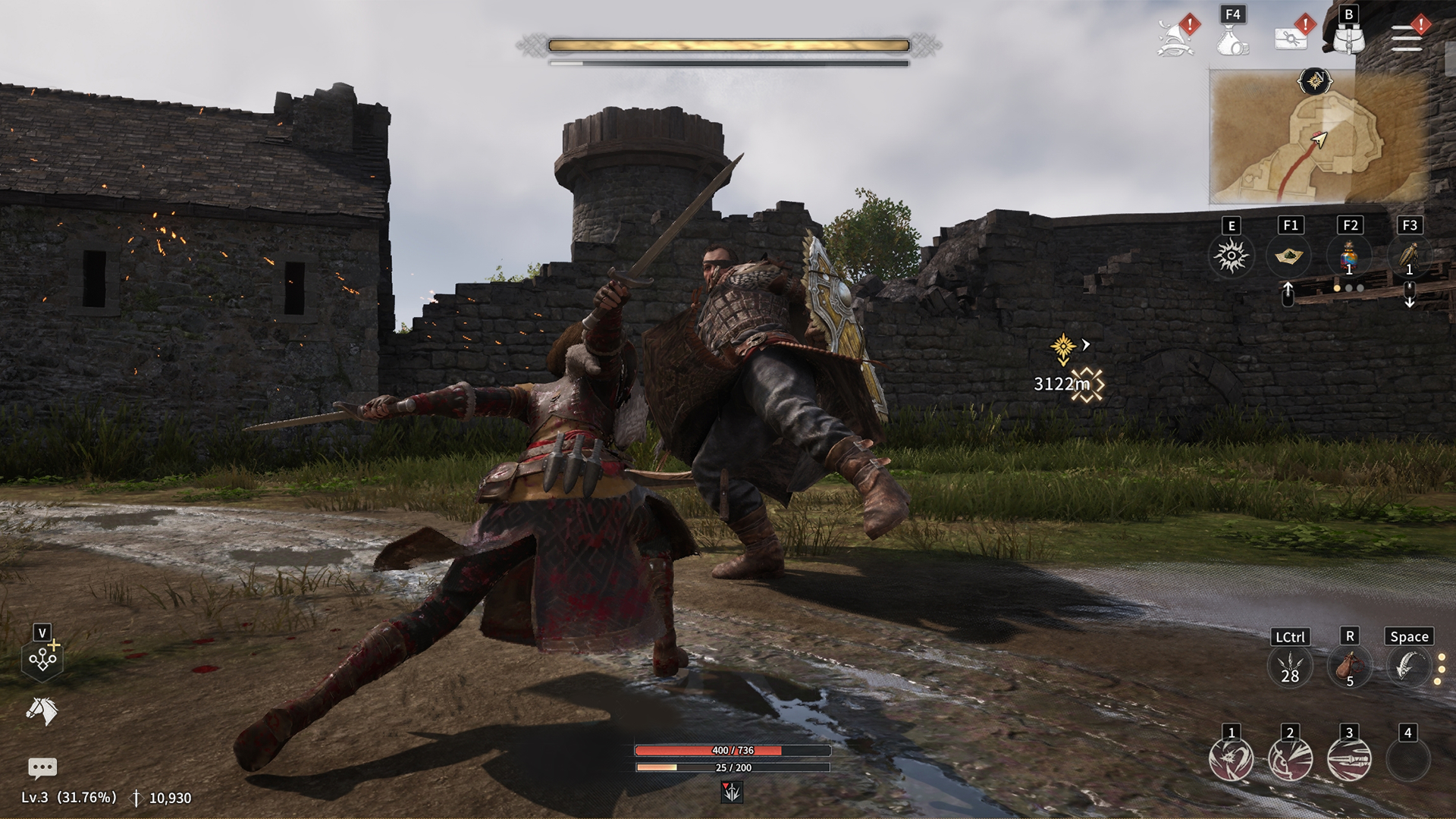Open the money pouch bound to F4
1456x819 pixels.
click(1230, 42)
